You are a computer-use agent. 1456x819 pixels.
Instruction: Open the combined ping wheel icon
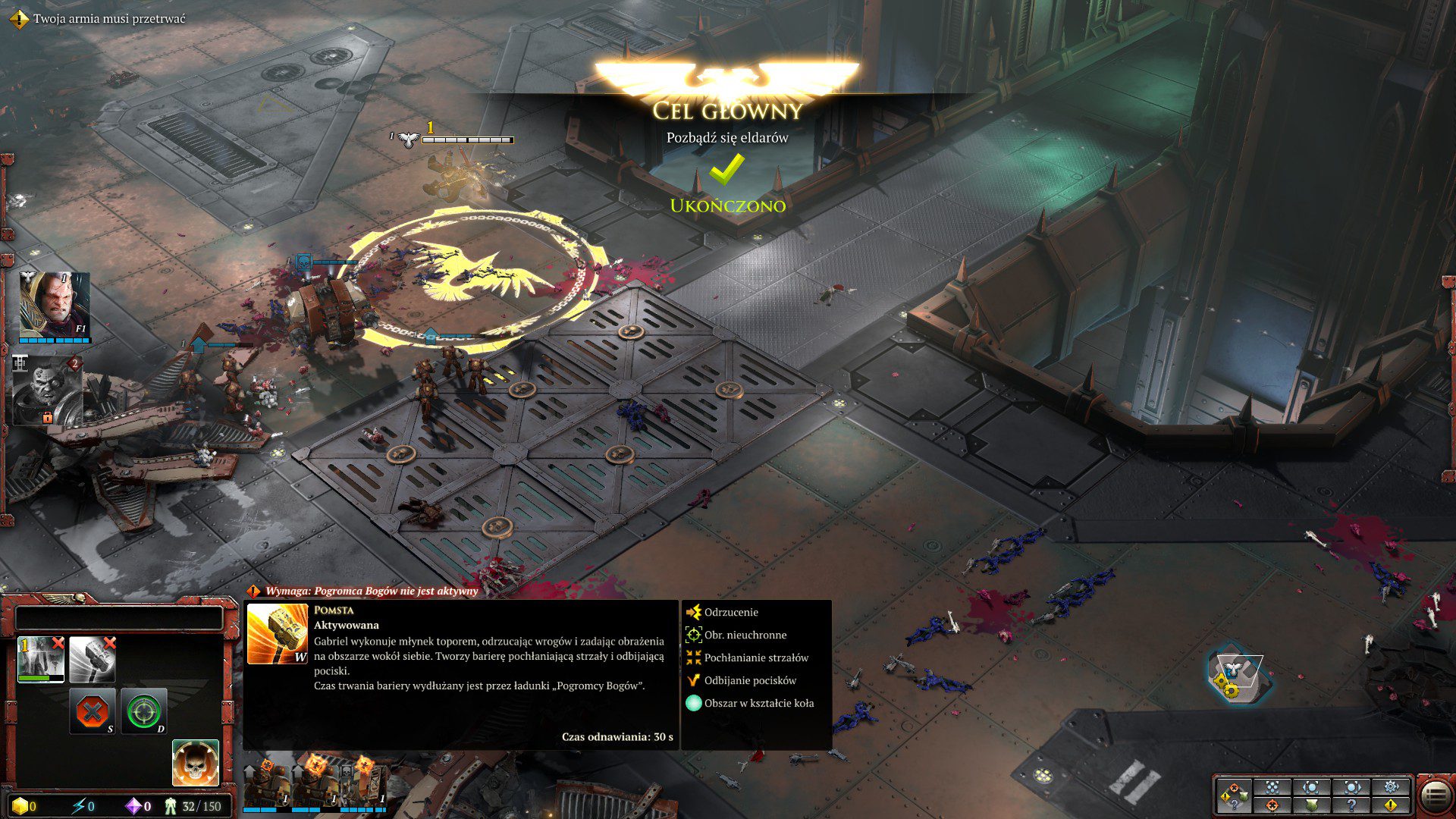pyautogui.click(x=1233, y=795)
